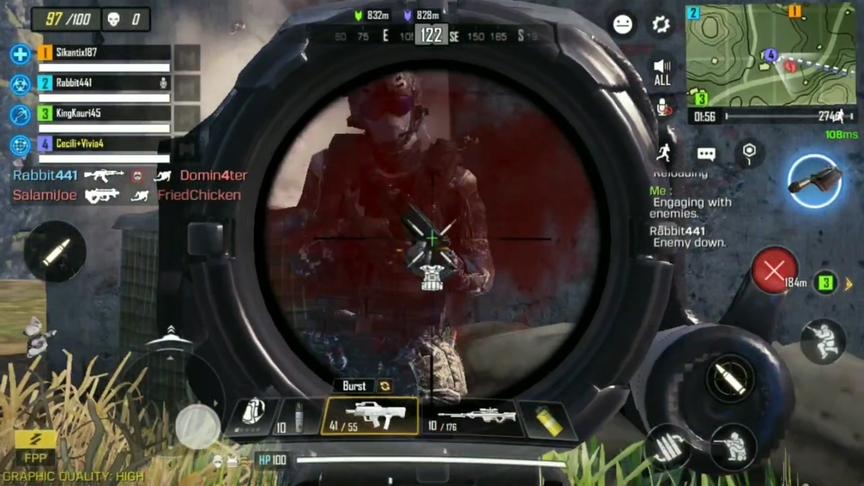Toggle the muted microphone icon

[x=662, y=107]
